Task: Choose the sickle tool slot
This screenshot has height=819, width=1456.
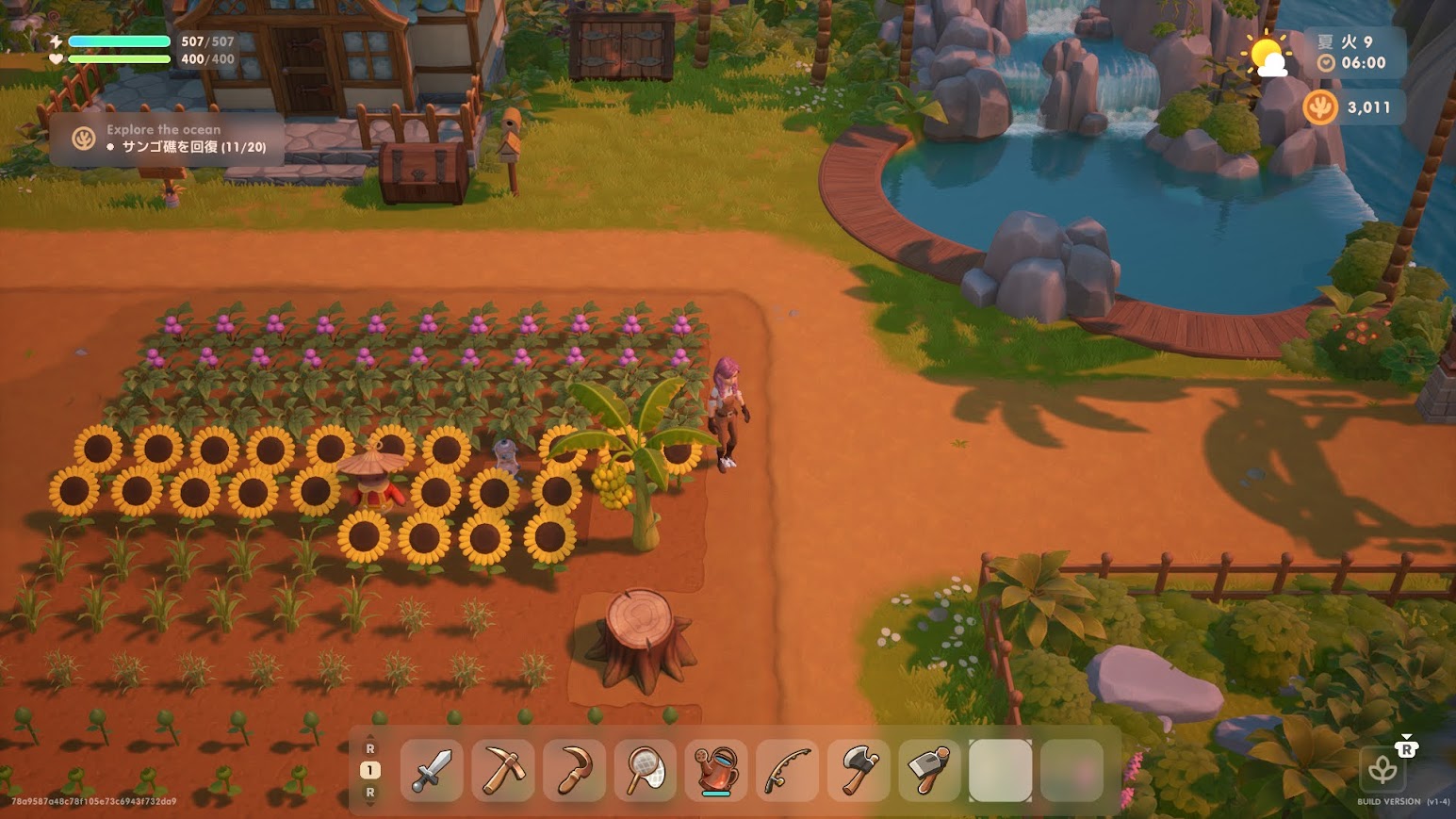Action: click(574, 770)
